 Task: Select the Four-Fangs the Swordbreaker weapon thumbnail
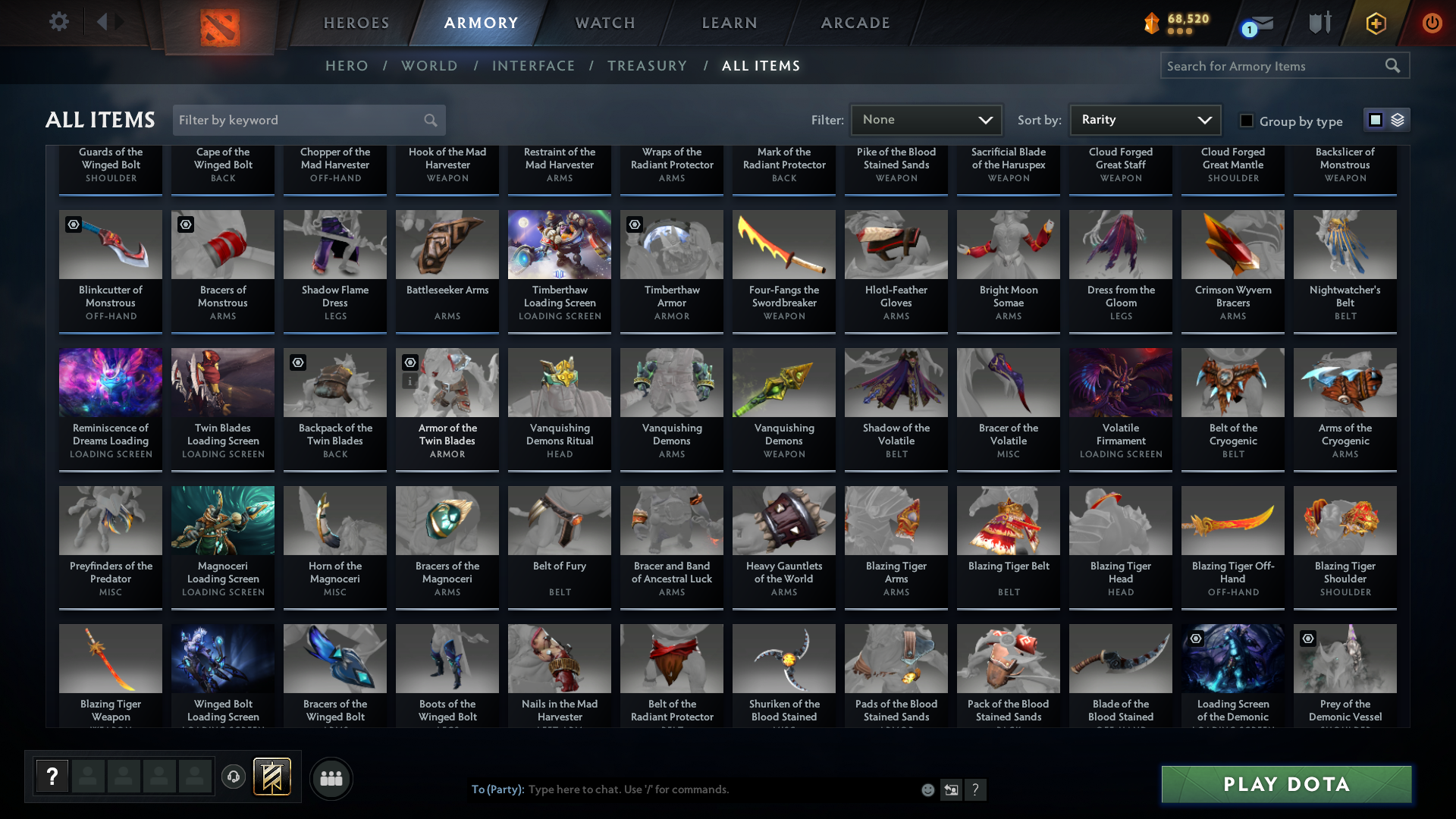(783, 244)
